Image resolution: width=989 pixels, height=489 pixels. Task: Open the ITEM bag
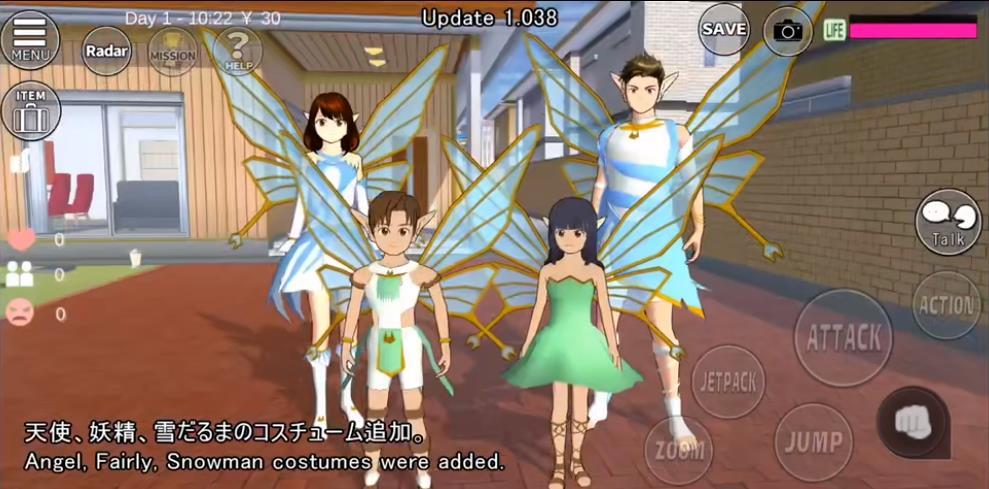coord(30,110)
